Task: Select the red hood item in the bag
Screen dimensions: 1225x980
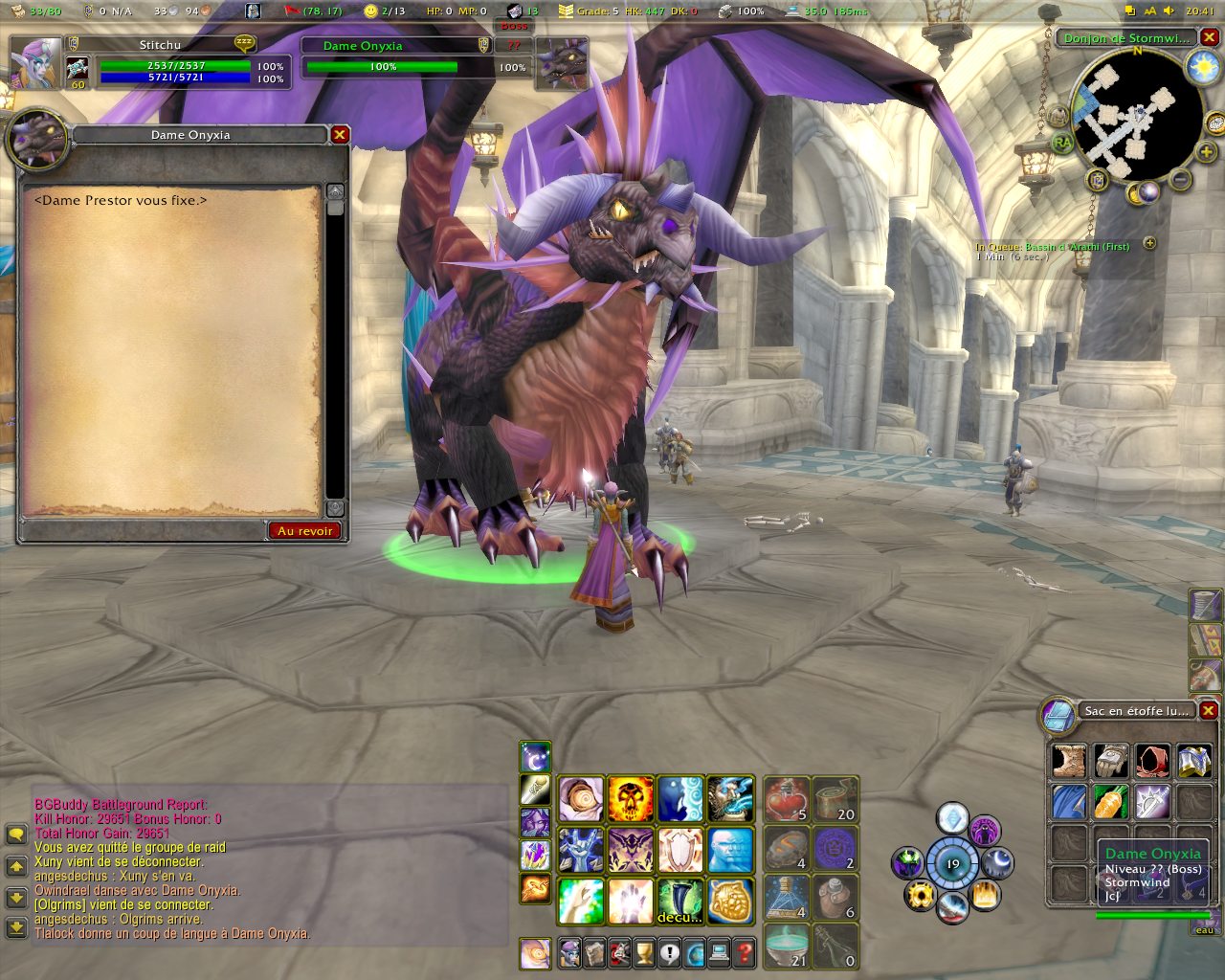Action: (x=1152, y=762)
